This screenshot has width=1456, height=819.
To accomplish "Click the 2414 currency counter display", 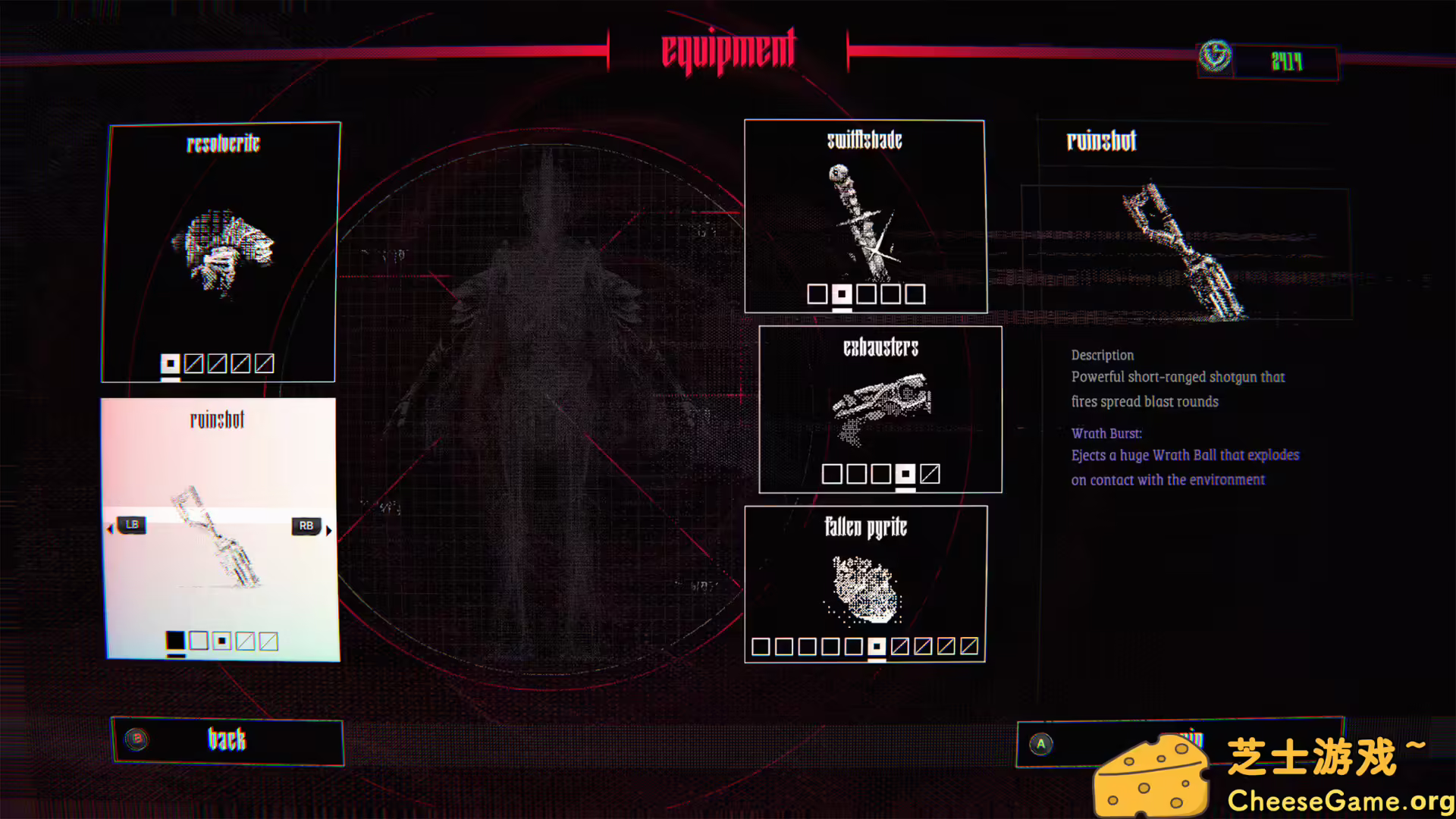I will click(1287, 61).
